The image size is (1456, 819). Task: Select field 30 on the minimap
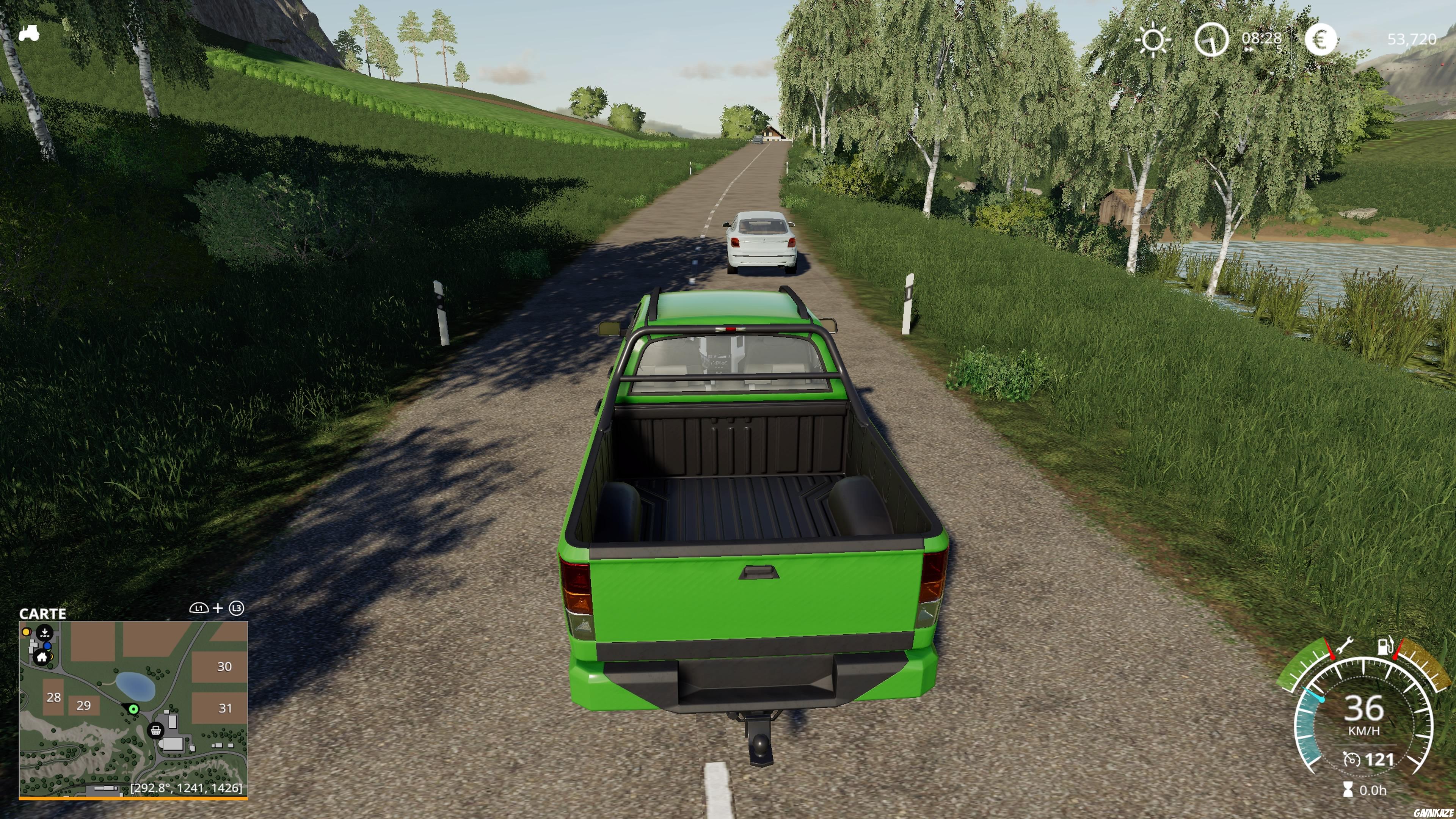coord(225,667)
